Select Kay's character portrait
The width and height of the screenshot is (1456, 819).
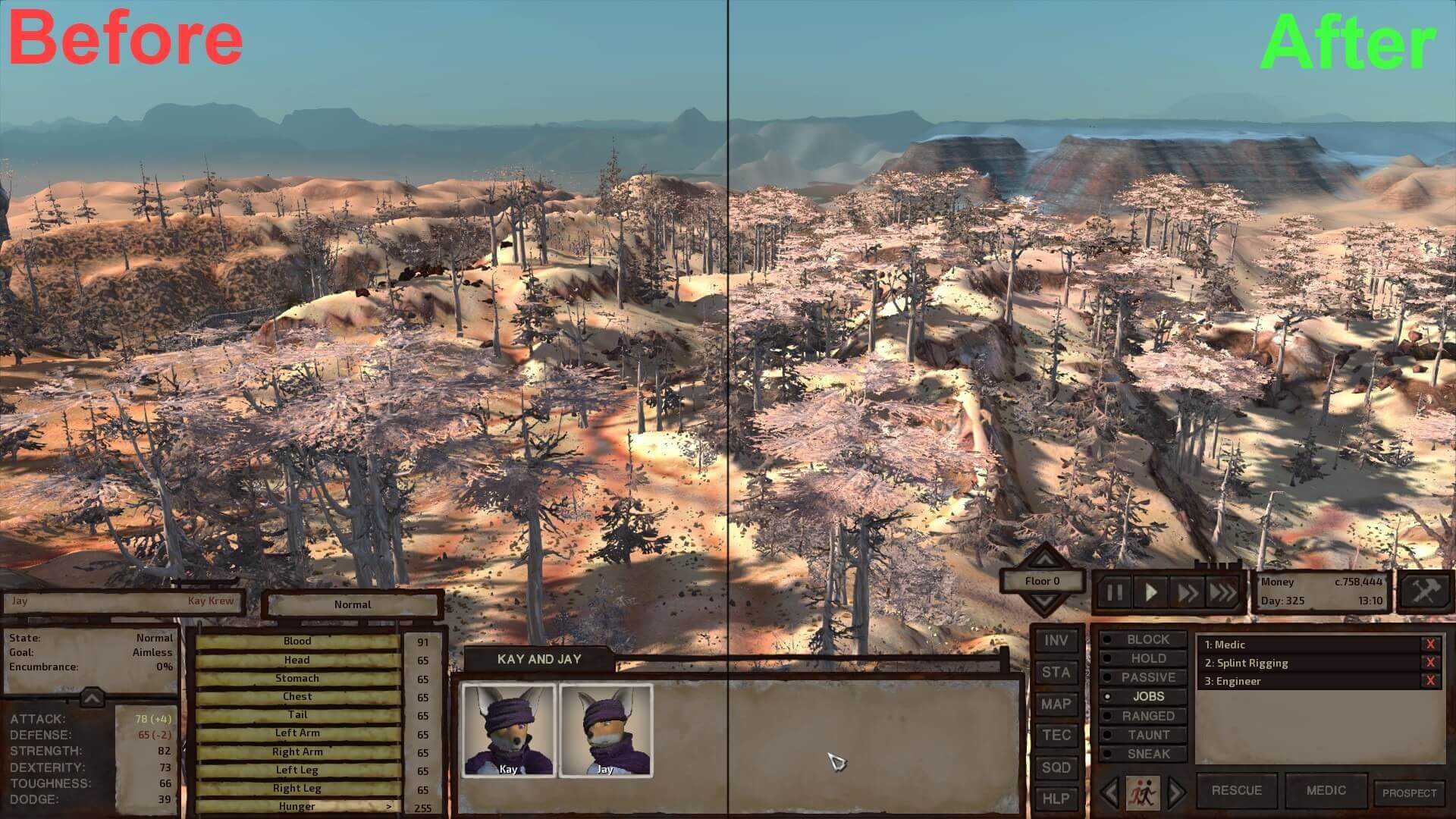(x=509, y=730)
